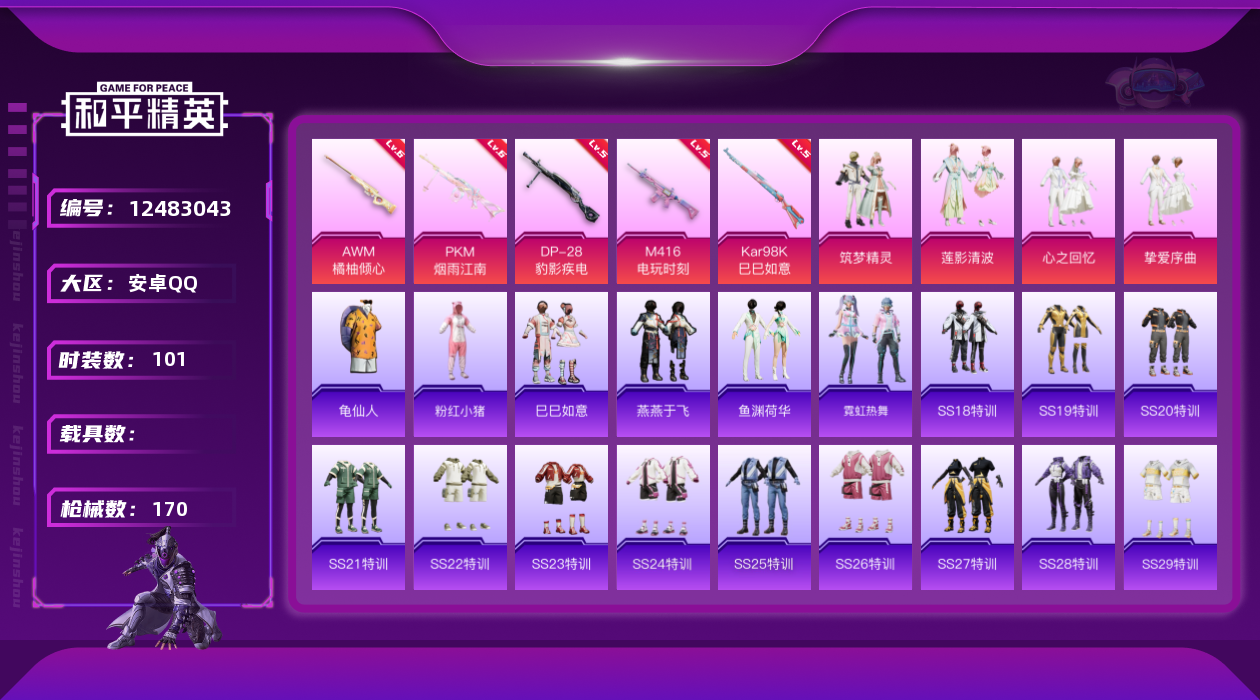Select the M416 电玩时刻 skin card

pos(663,211)
